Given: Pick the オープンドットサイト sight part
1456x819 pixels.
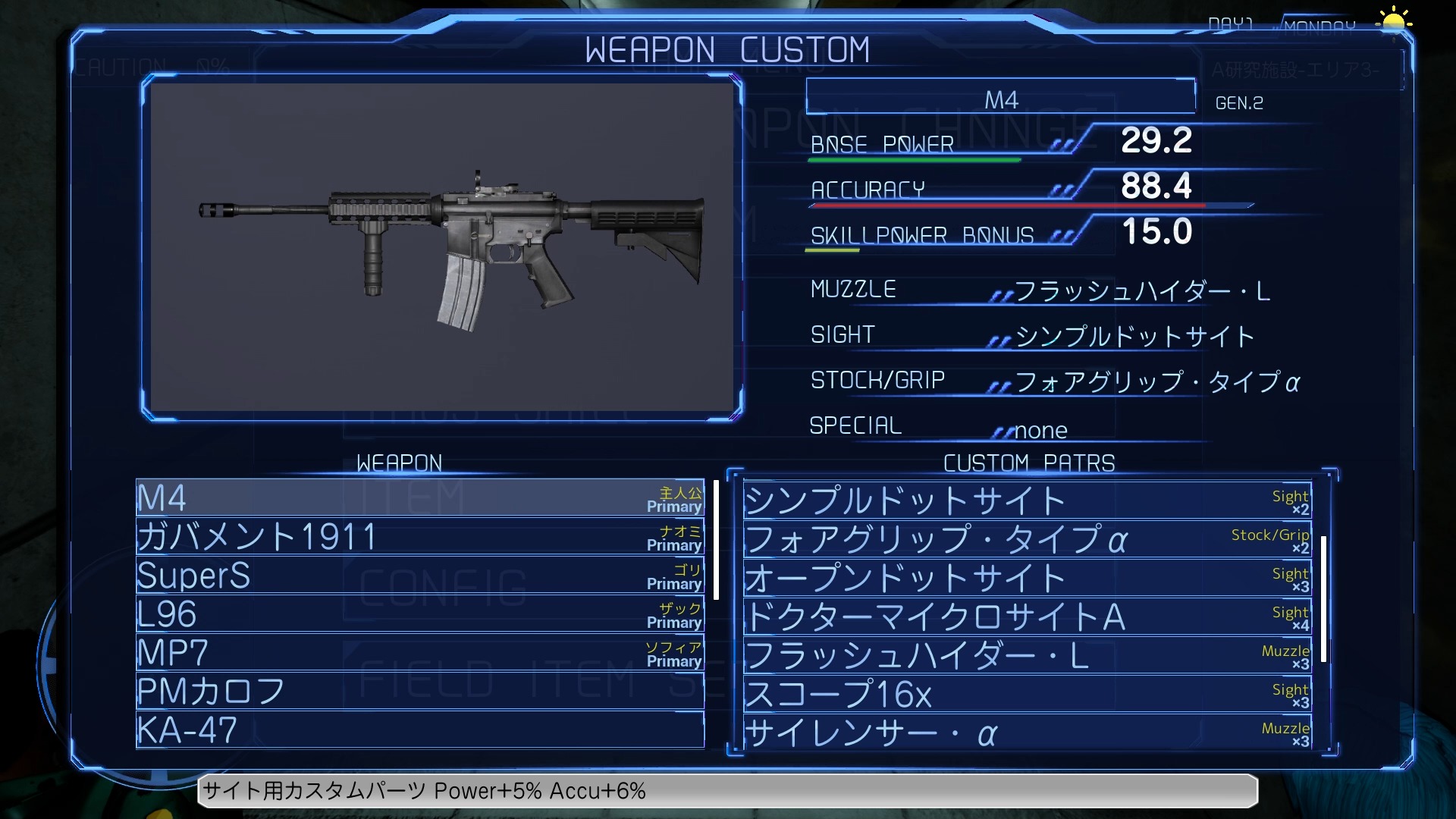Looking at the screenshot, I should click(1027, 578).
